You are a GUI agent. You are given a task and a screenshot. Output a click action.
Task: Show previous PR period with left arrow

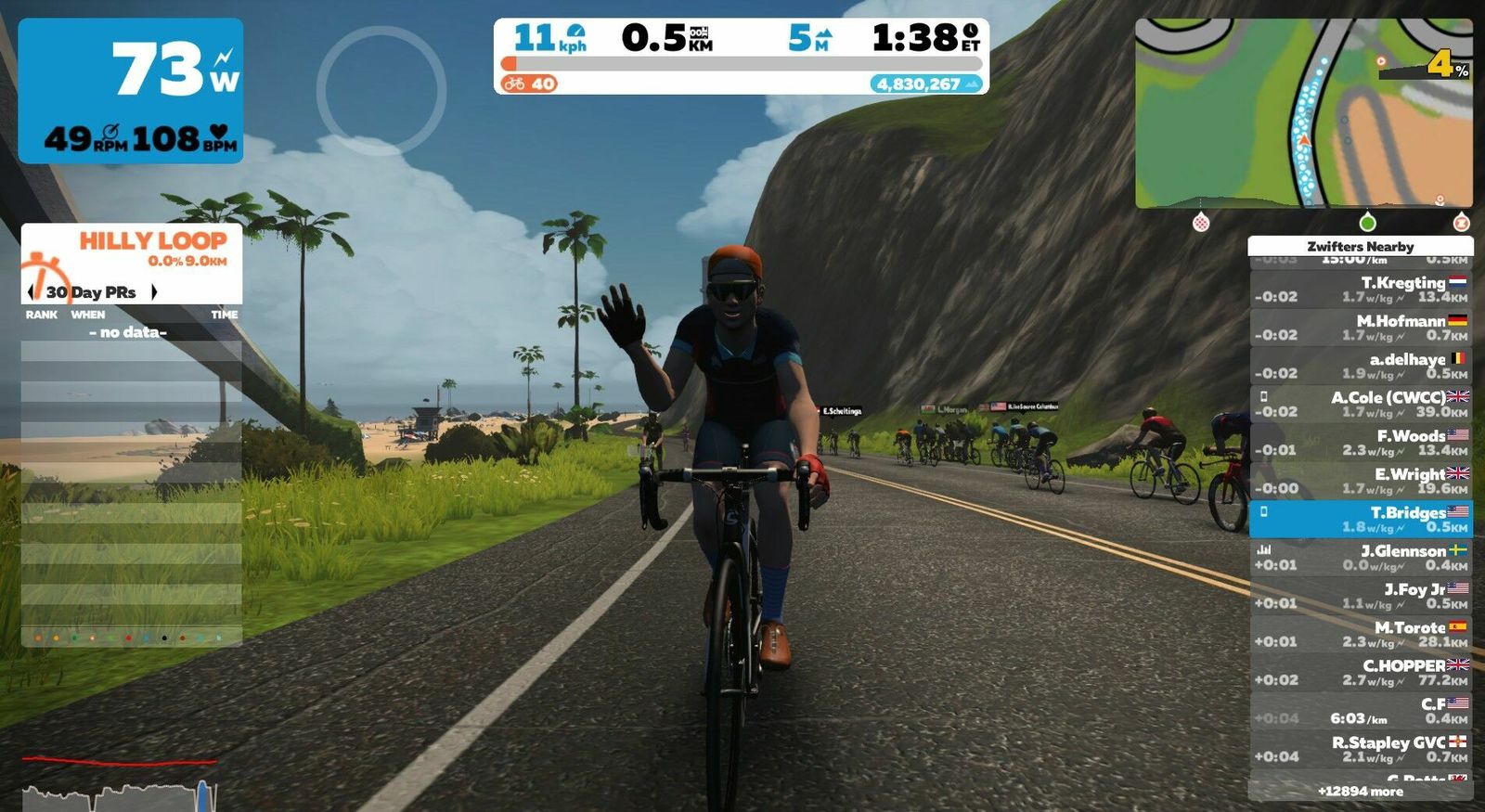[x=32, y=292]
